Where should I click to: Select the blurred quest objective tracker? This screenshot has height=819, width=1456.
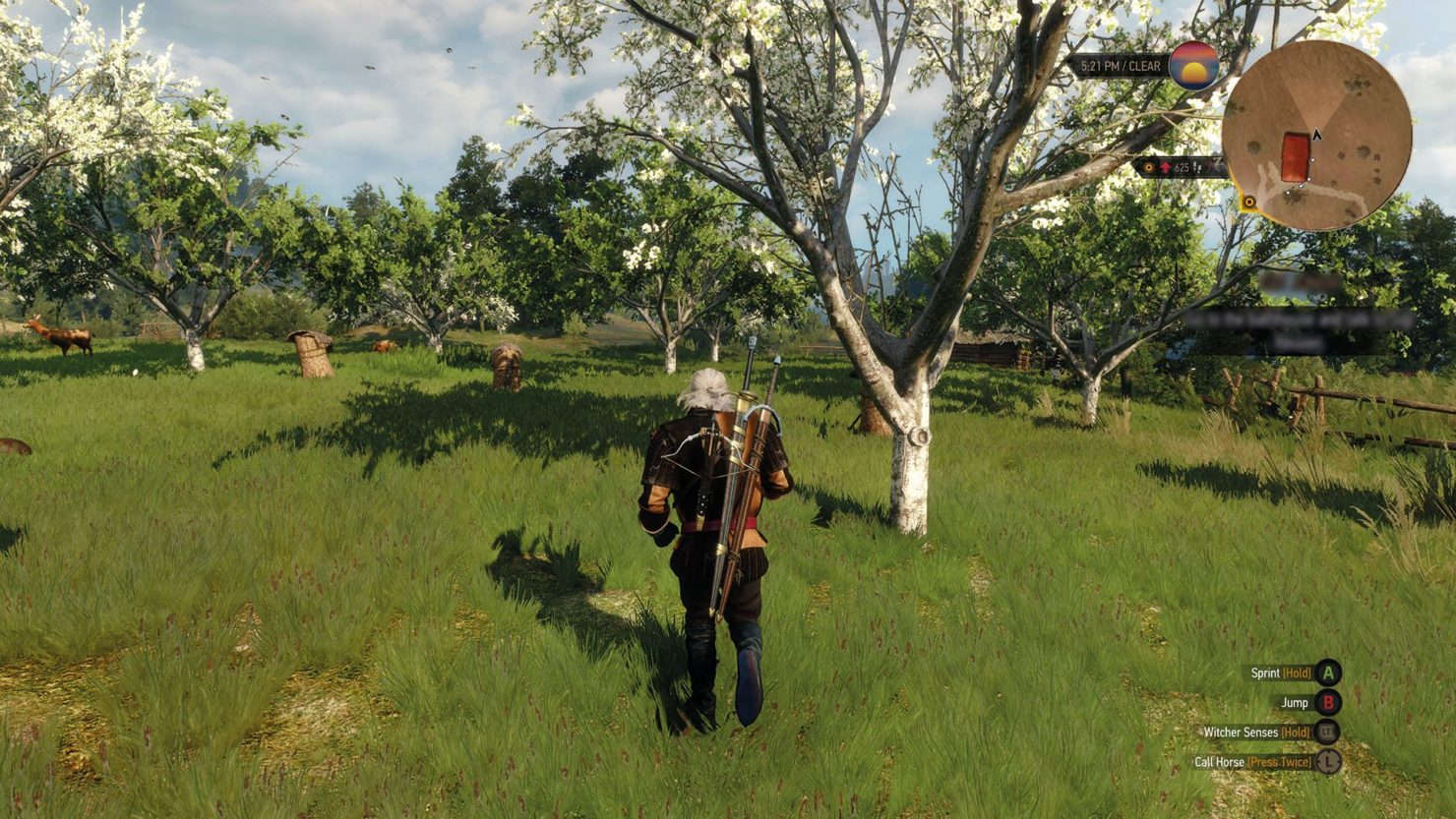pyautogui.click(x=1299, y=320)
